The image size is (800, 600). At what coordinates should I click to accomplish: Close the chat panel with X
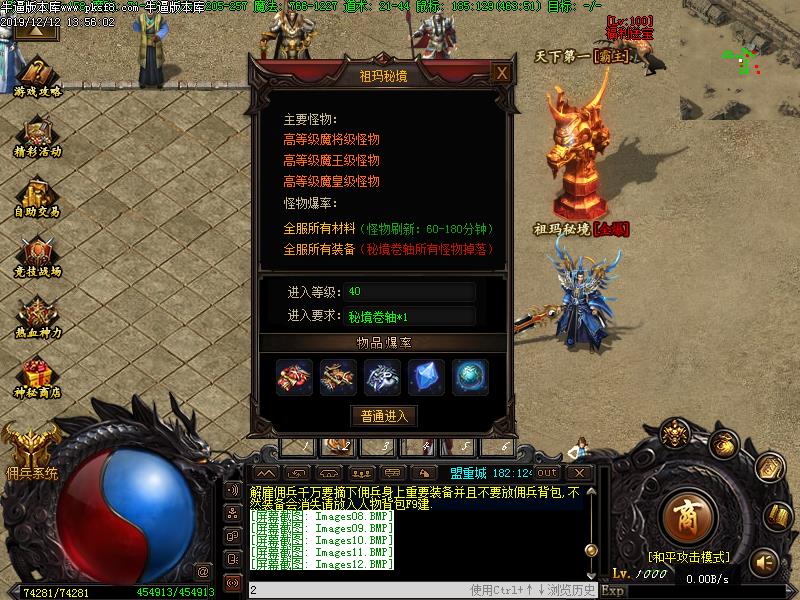577,472
